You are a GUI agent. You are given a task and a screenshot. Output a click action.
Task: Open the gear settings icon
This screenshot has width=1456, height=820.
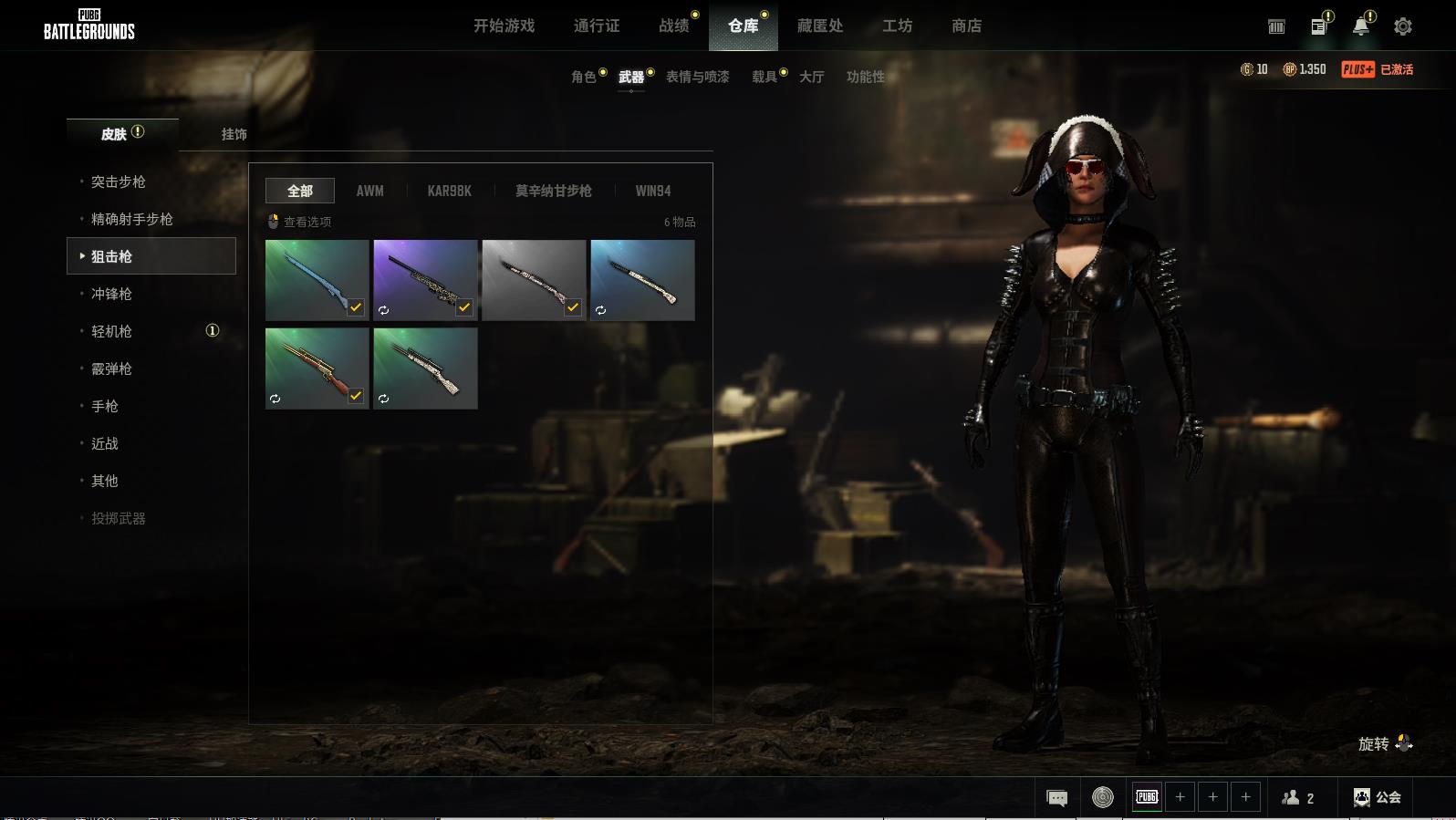[x=1403, y=26]
